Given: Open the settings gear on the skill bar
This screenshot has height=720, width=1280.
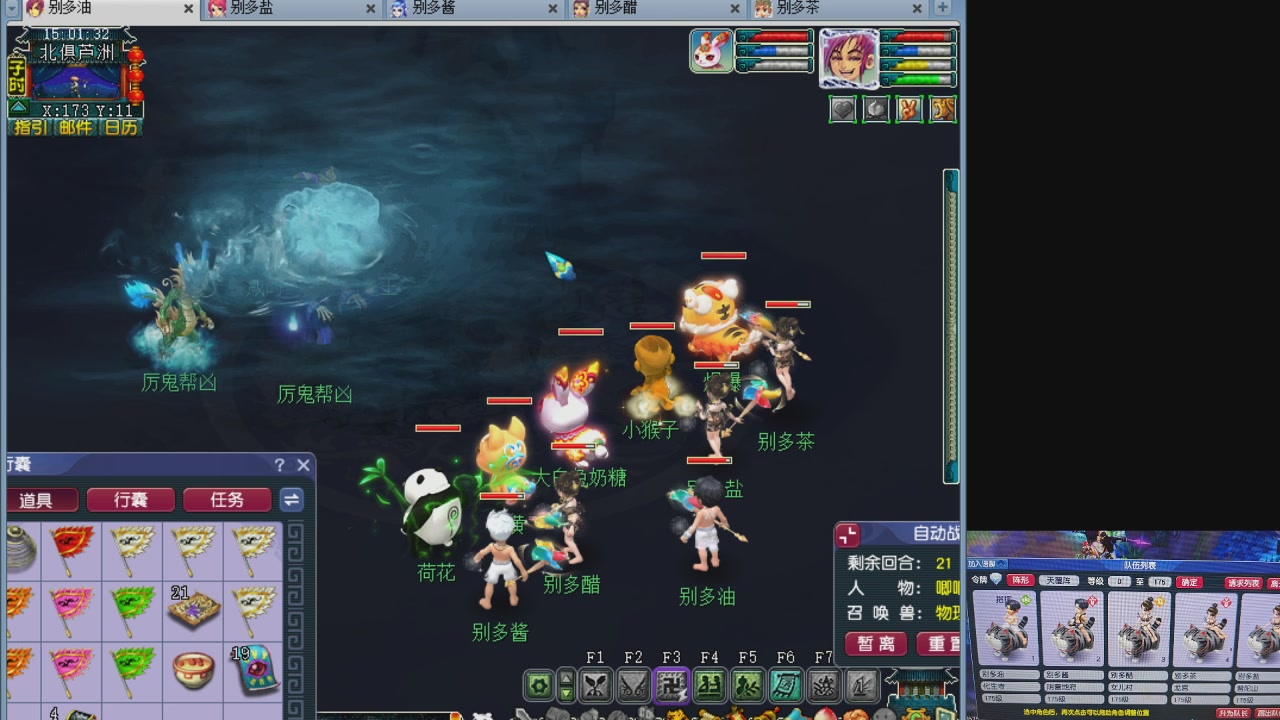Looking at the screenshot, I should coord(540,685).
